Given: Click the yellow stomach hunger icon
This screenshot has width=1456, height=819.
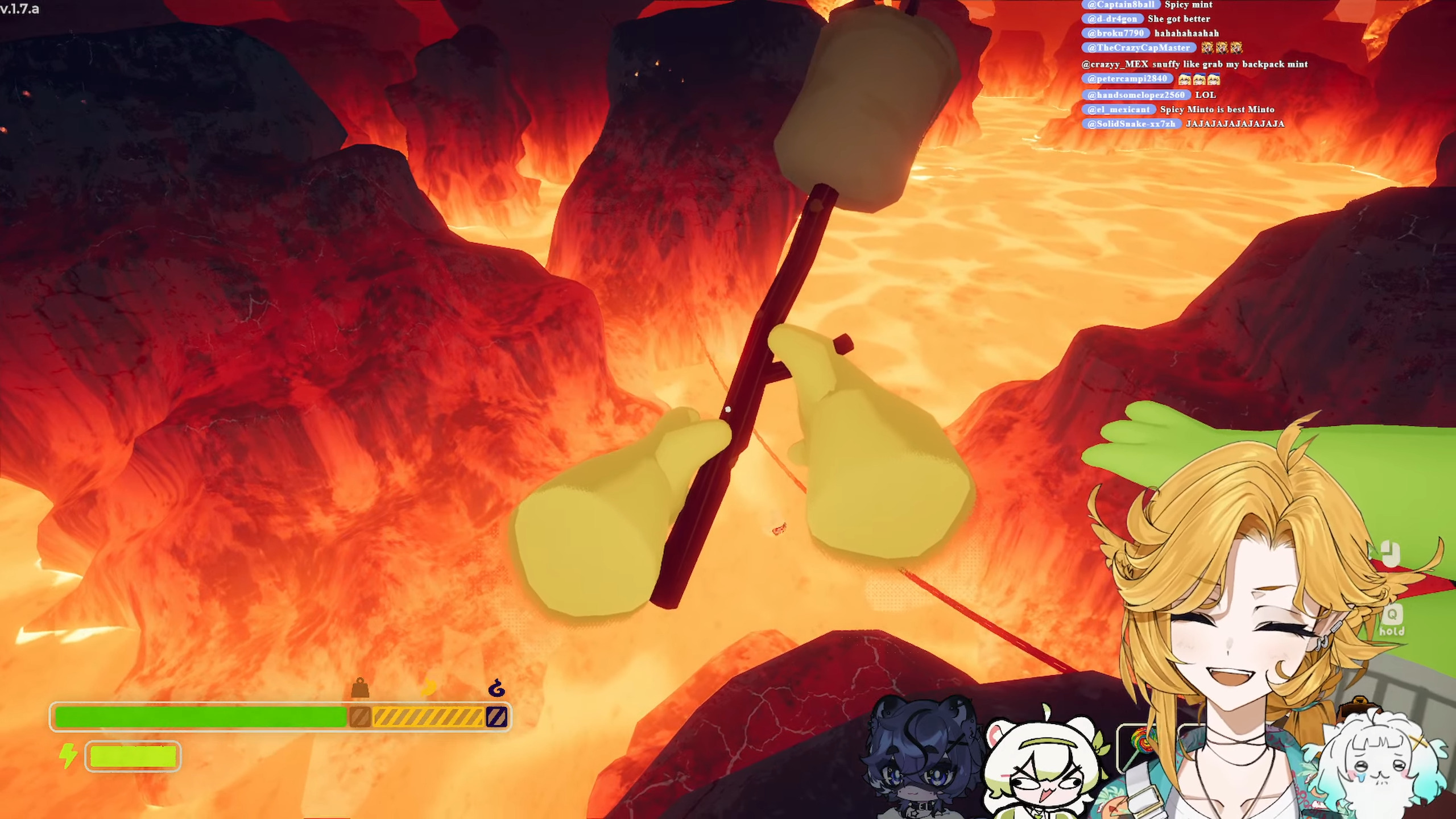Looking at the screenshot, I should (428, 688).
